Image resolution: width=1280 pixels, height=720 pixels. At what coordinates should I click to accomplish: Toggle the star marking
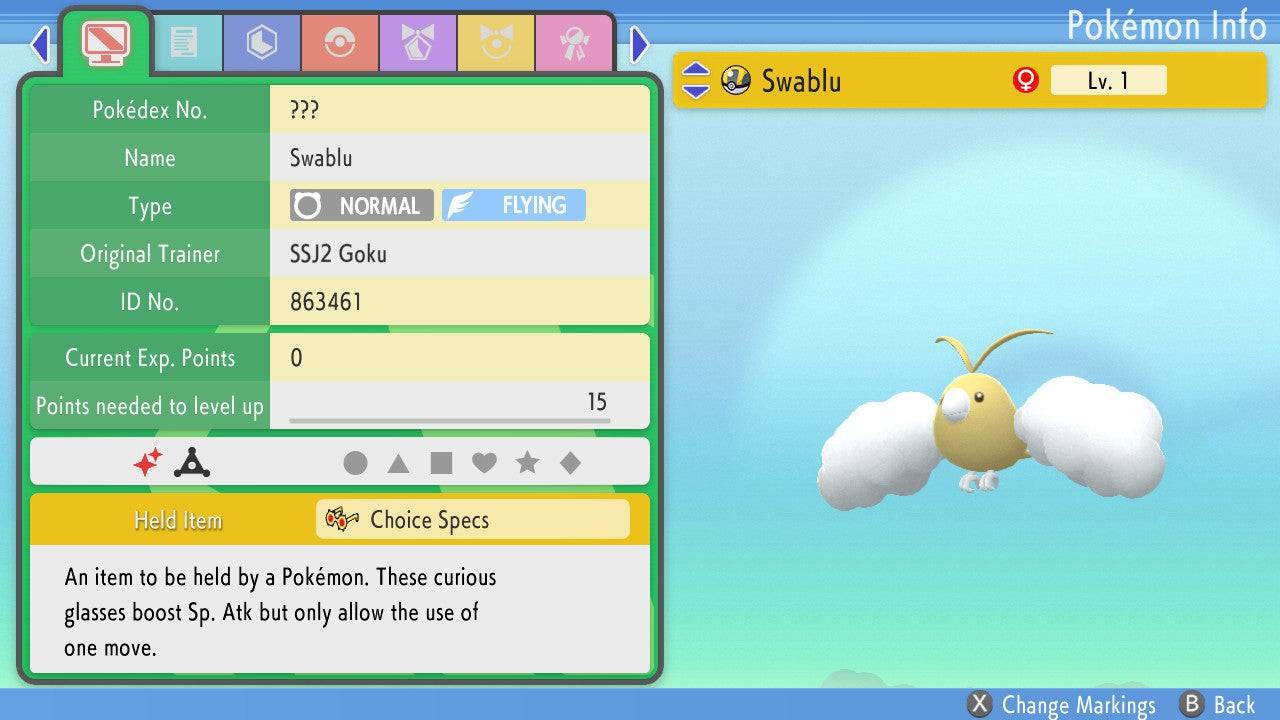coord(527,463)
